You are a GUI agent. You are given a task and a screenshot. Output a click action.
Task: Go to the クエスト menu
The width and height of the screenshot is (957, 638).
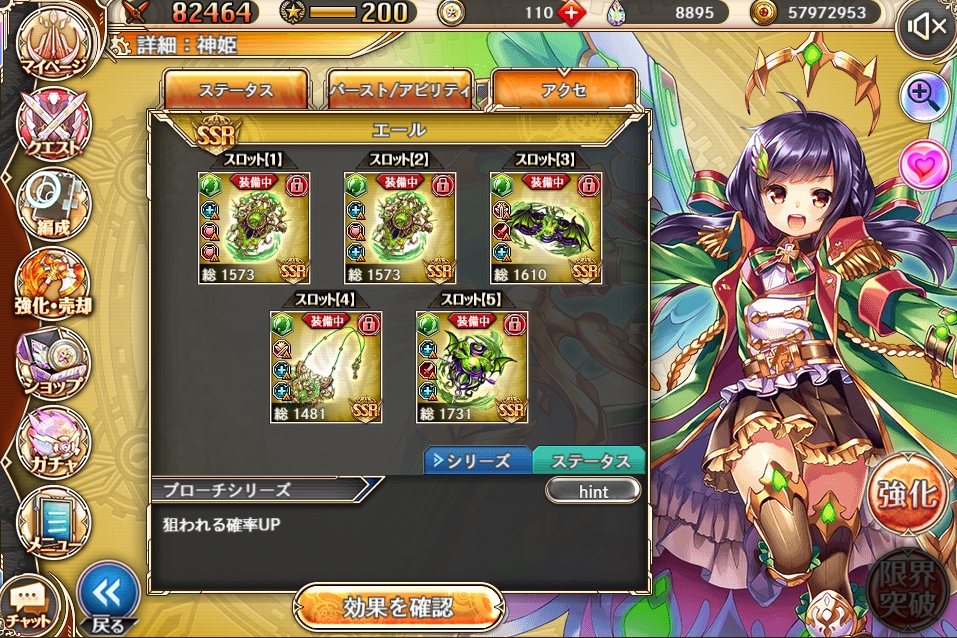[50, 125]
